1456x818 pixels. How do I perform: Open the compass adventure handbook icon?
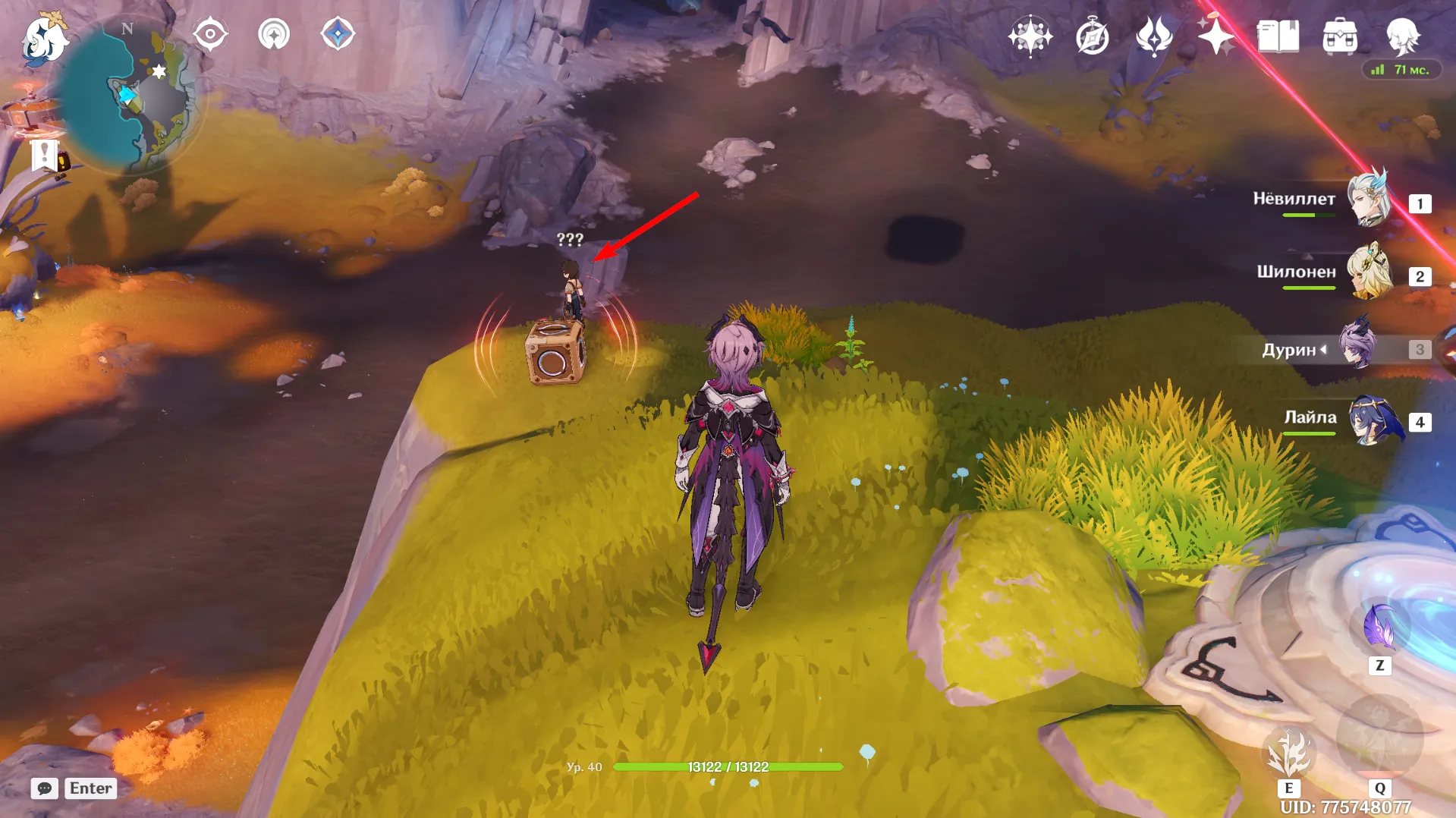point(1092,36)
